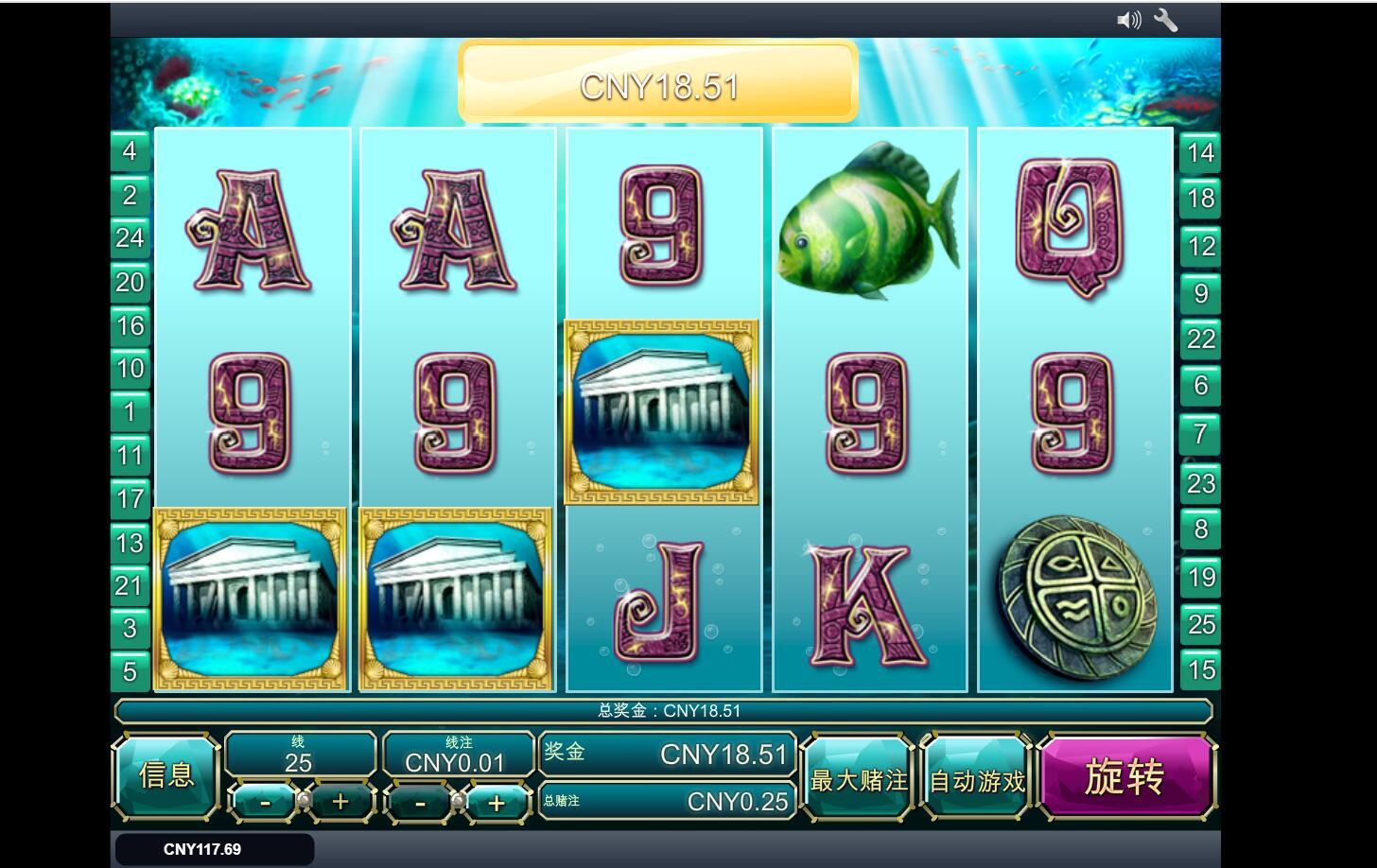Spin the reels with 旋转 button
This screenshot has width=1377, height=868.
point(1125,777)
